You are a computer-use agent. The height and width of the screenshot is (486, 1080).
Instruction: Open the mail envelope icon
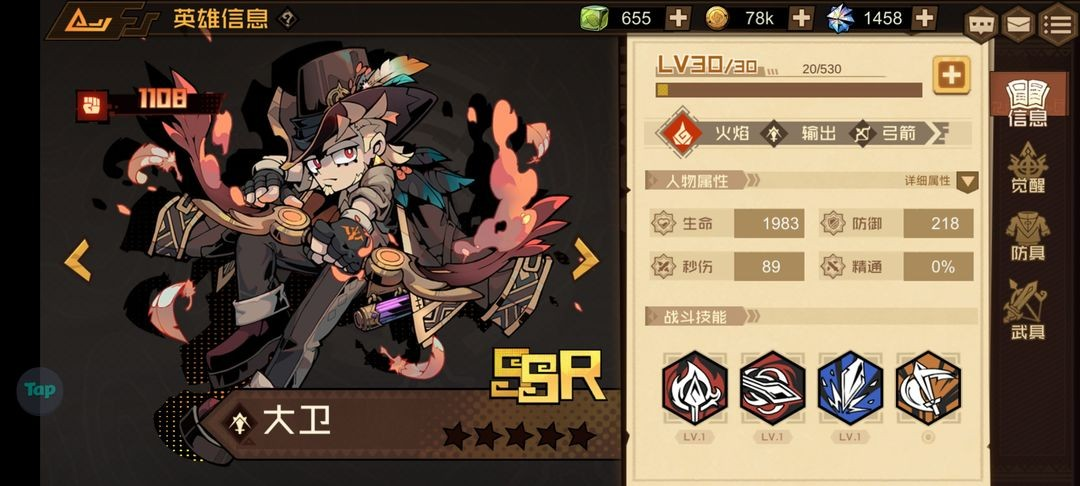[x=1018, y=22]
